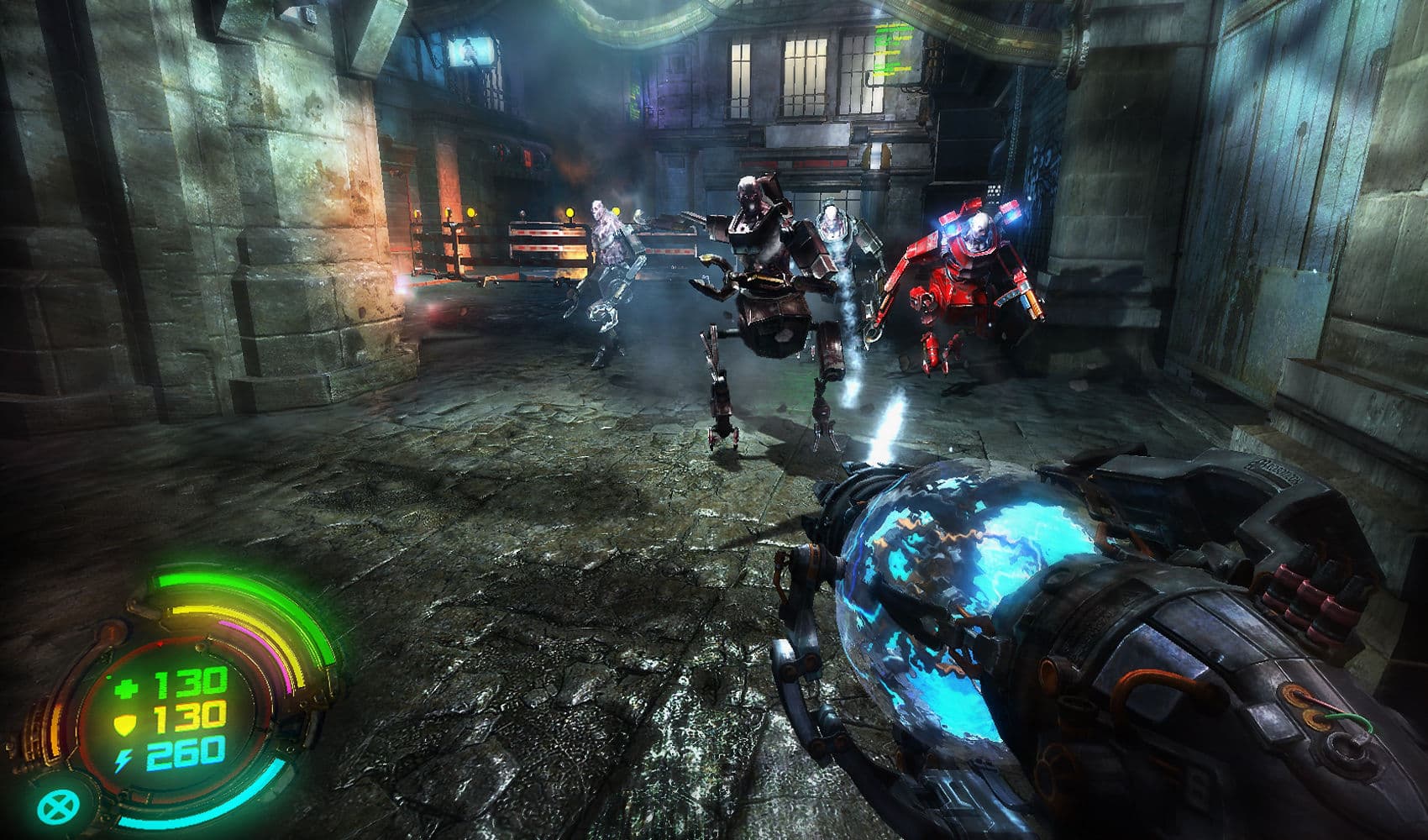Viewport: 1428px width, 840px height.
Task: Click the red warning indicator atop the gauge dial
Action: 160,644
